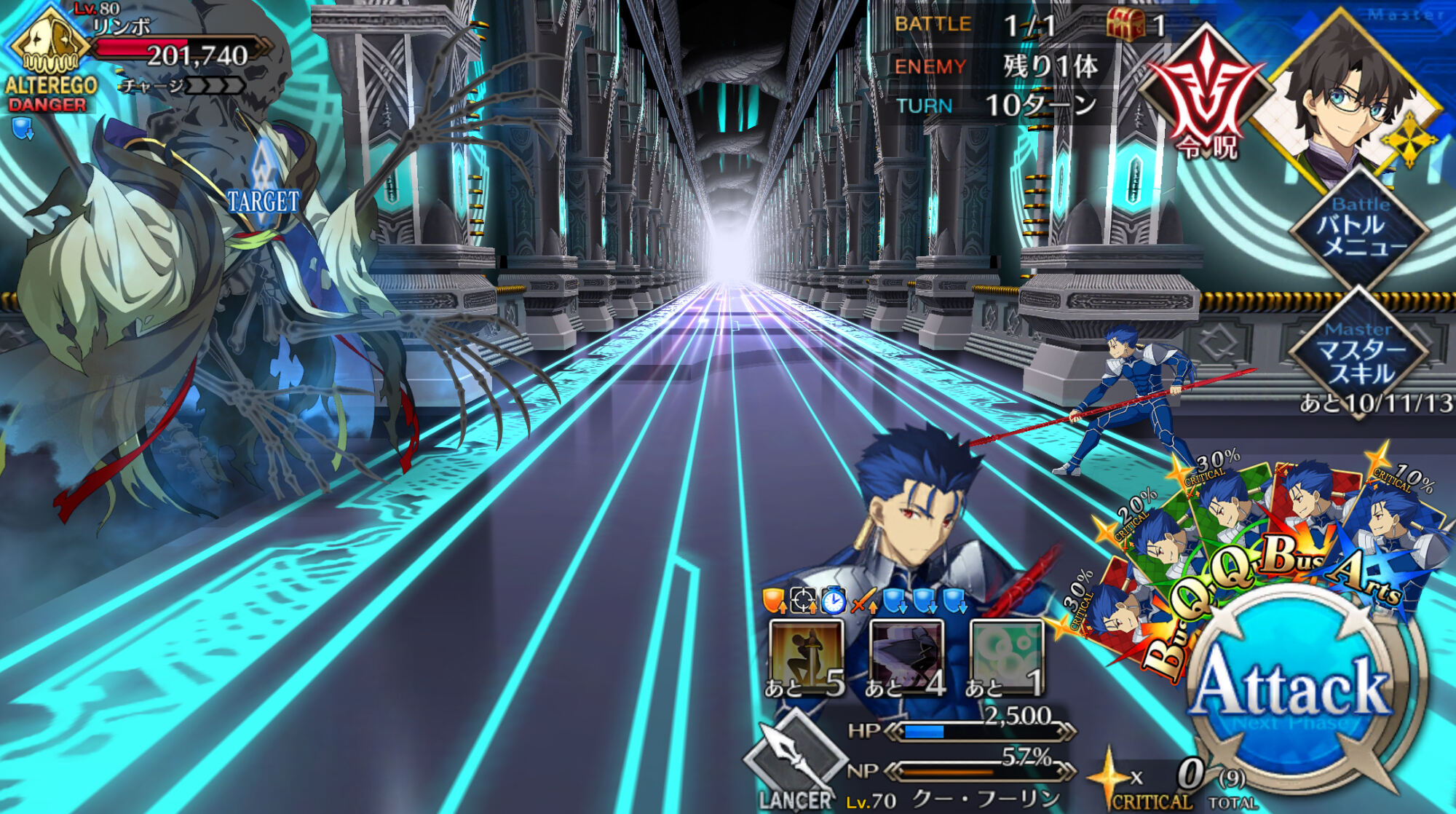Activate the third servant skill, green circles
Viewport: 1456px width, 814px height.
coord(1007,655)
